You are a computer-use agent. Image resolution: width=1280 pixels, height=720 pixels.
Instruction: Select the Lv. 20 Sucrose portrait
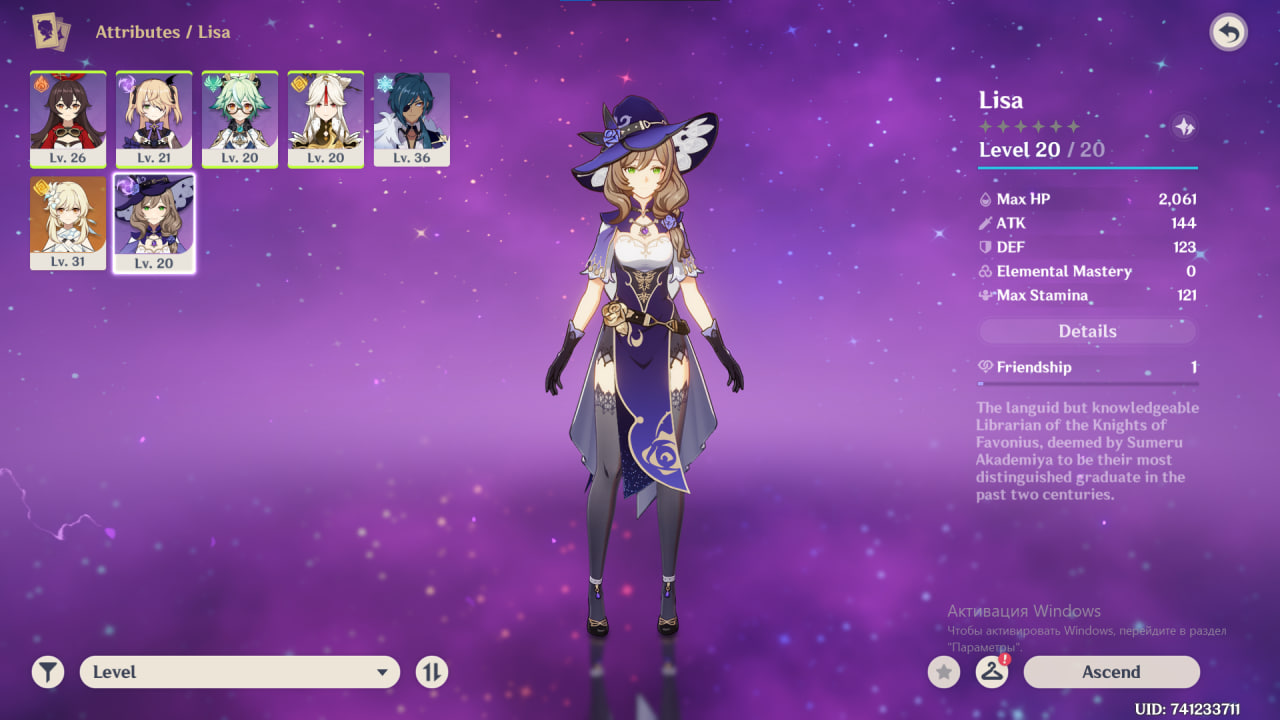click(240, 119)
